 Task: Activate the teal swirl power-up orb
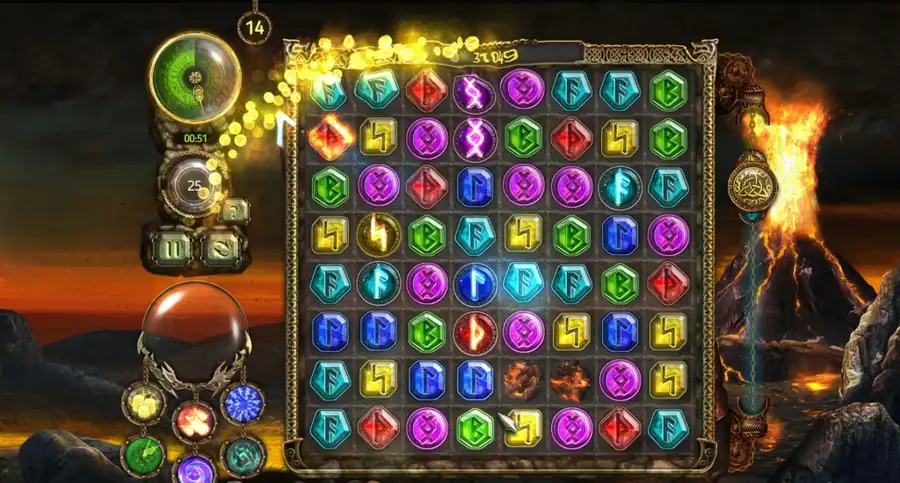point(242,455)
